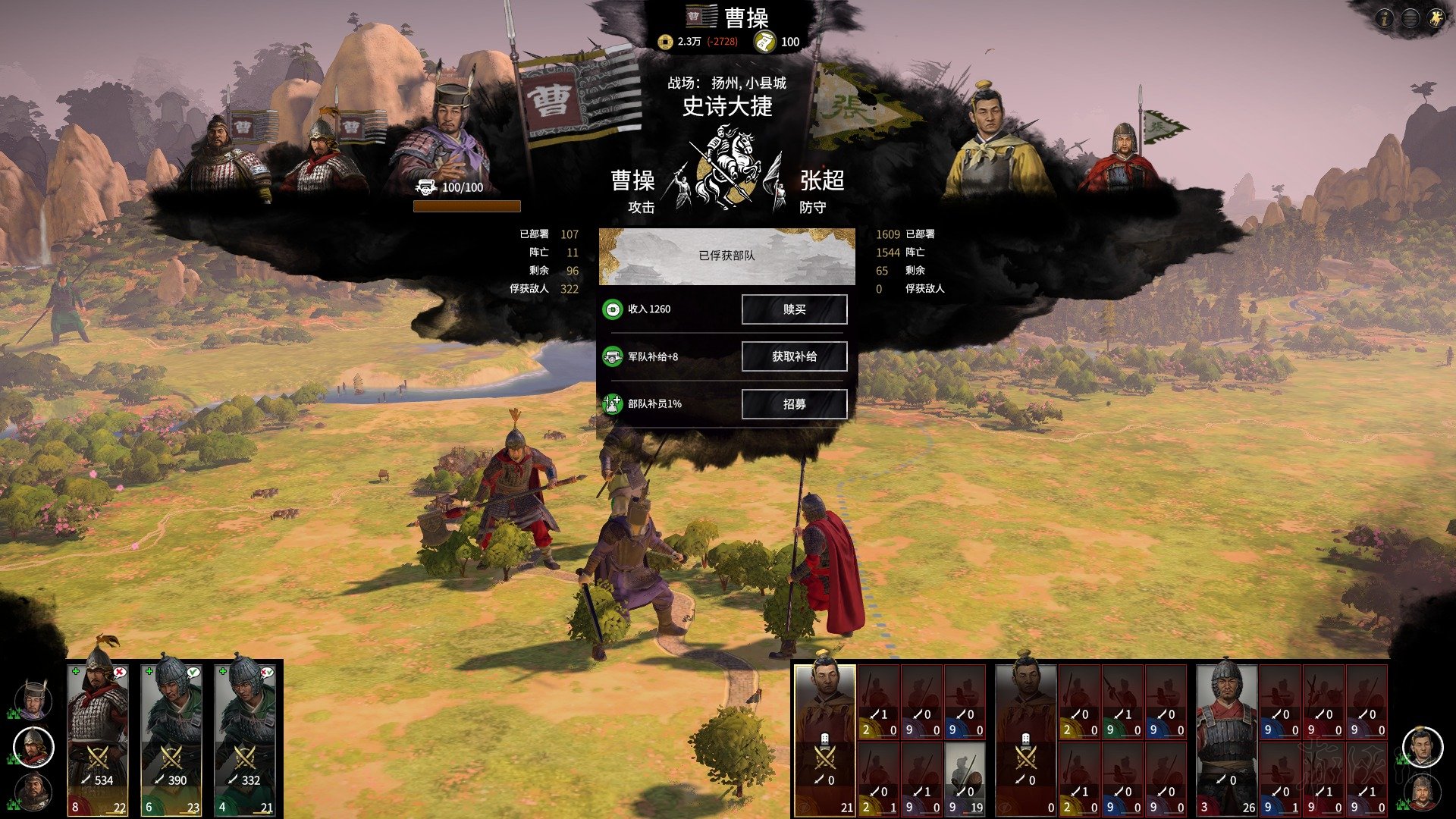Image resolution: width=1456 pixels, height=819 pixels.
Task: Pick the purple-robed commander round portrait
Action: point(34,699)
